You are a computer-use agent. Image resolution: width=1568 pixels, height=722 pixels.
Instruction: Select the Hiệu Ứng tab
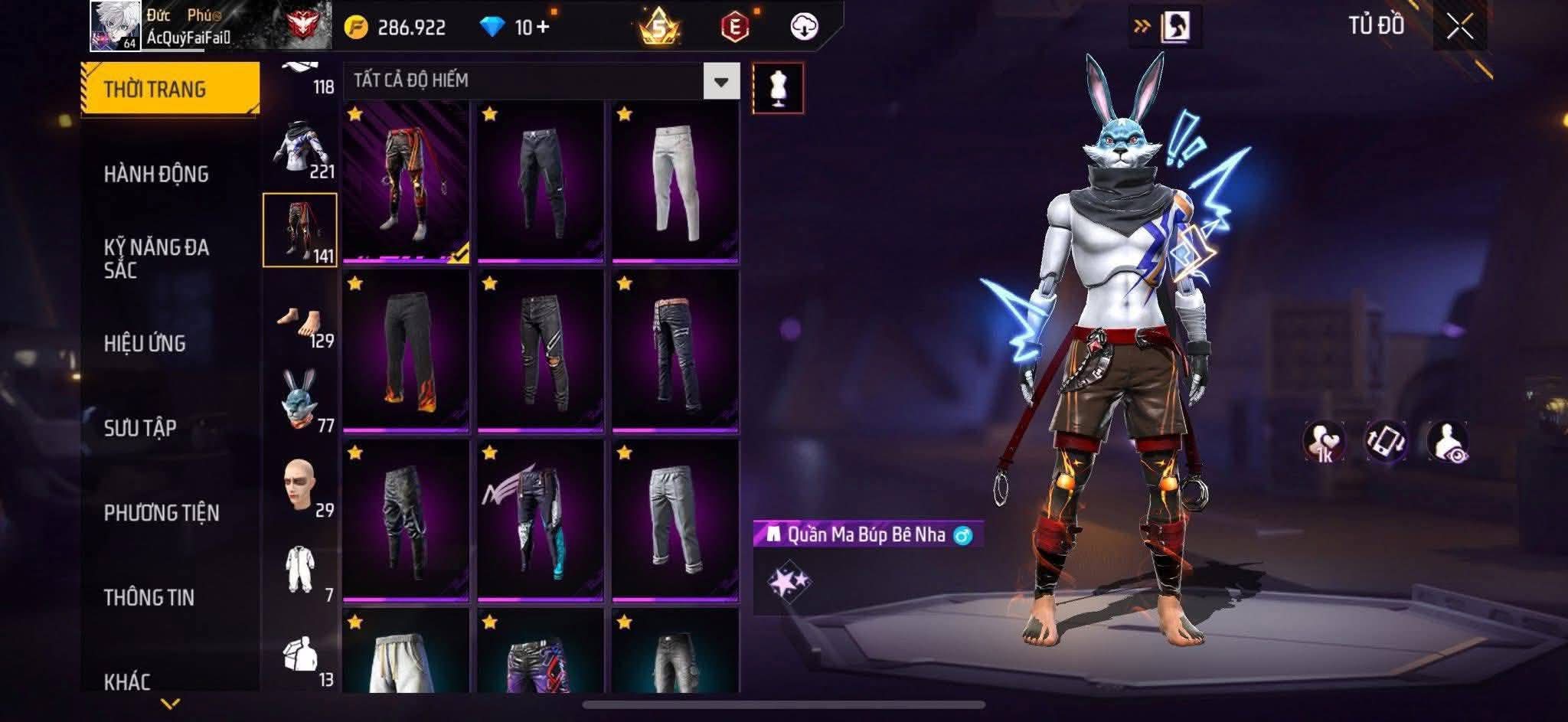[145, 344]
